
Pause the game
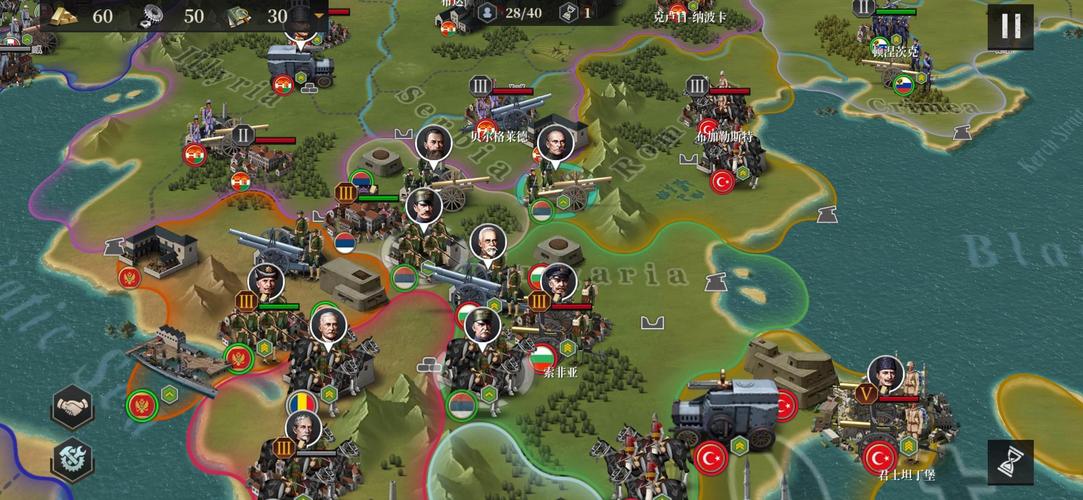tap(1010, 27)
